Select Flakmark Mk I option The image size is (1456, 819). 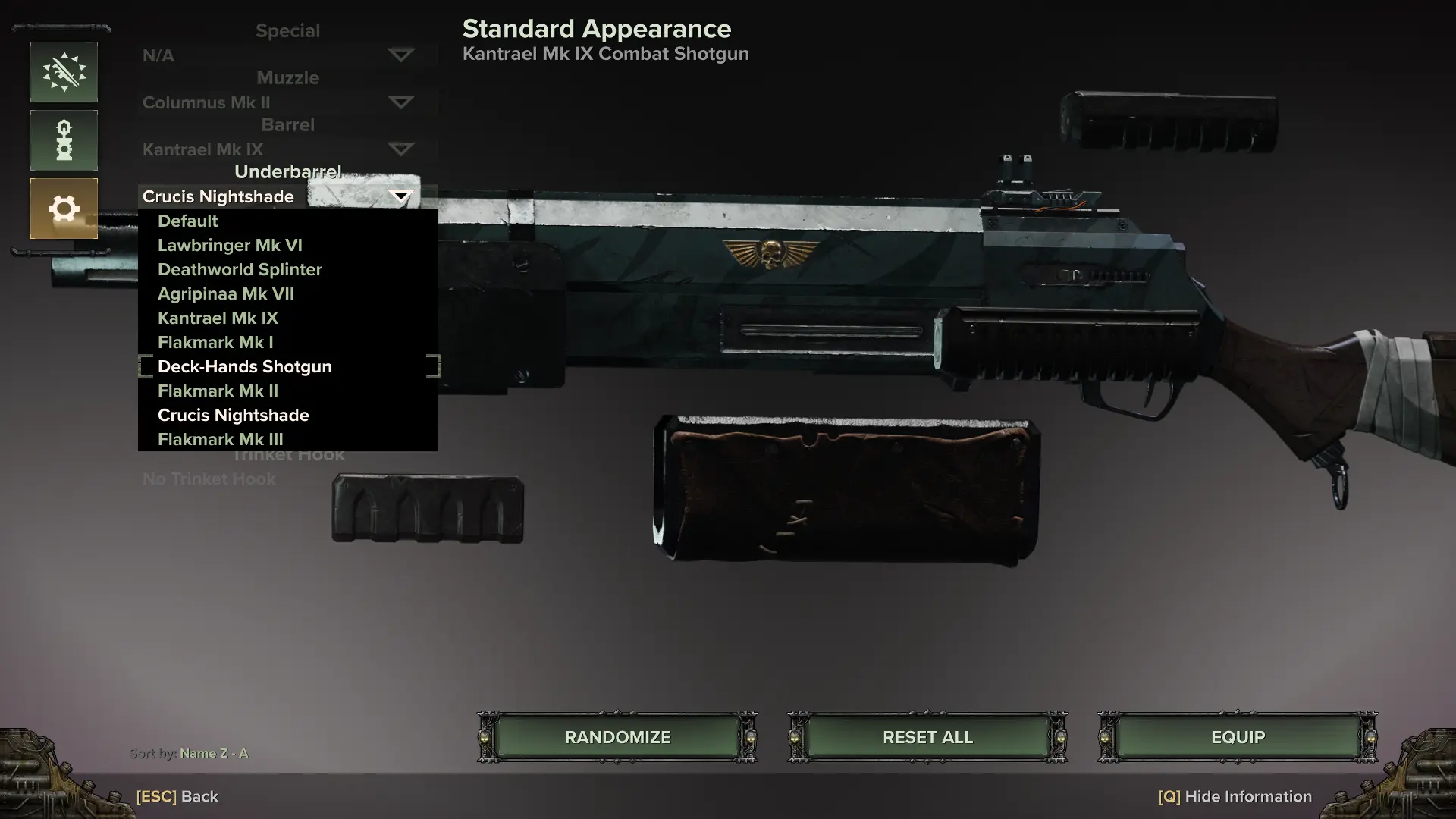[x=215, y=343]
